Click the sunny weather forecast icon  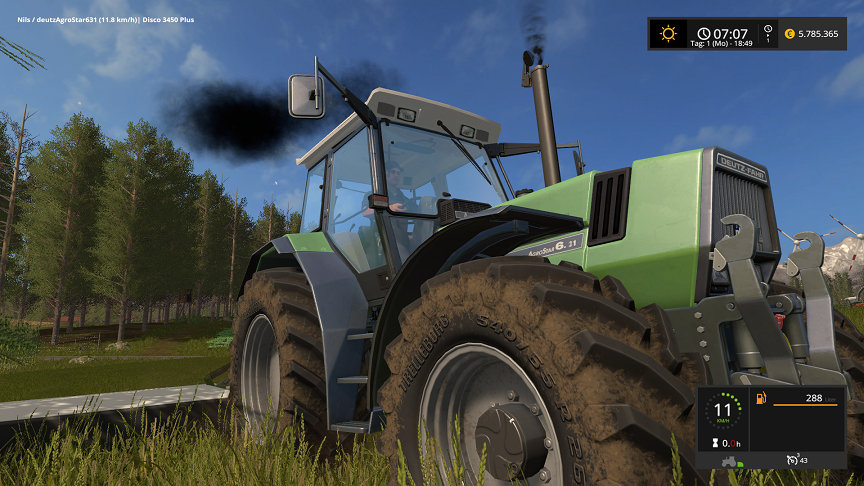(667, 33)
